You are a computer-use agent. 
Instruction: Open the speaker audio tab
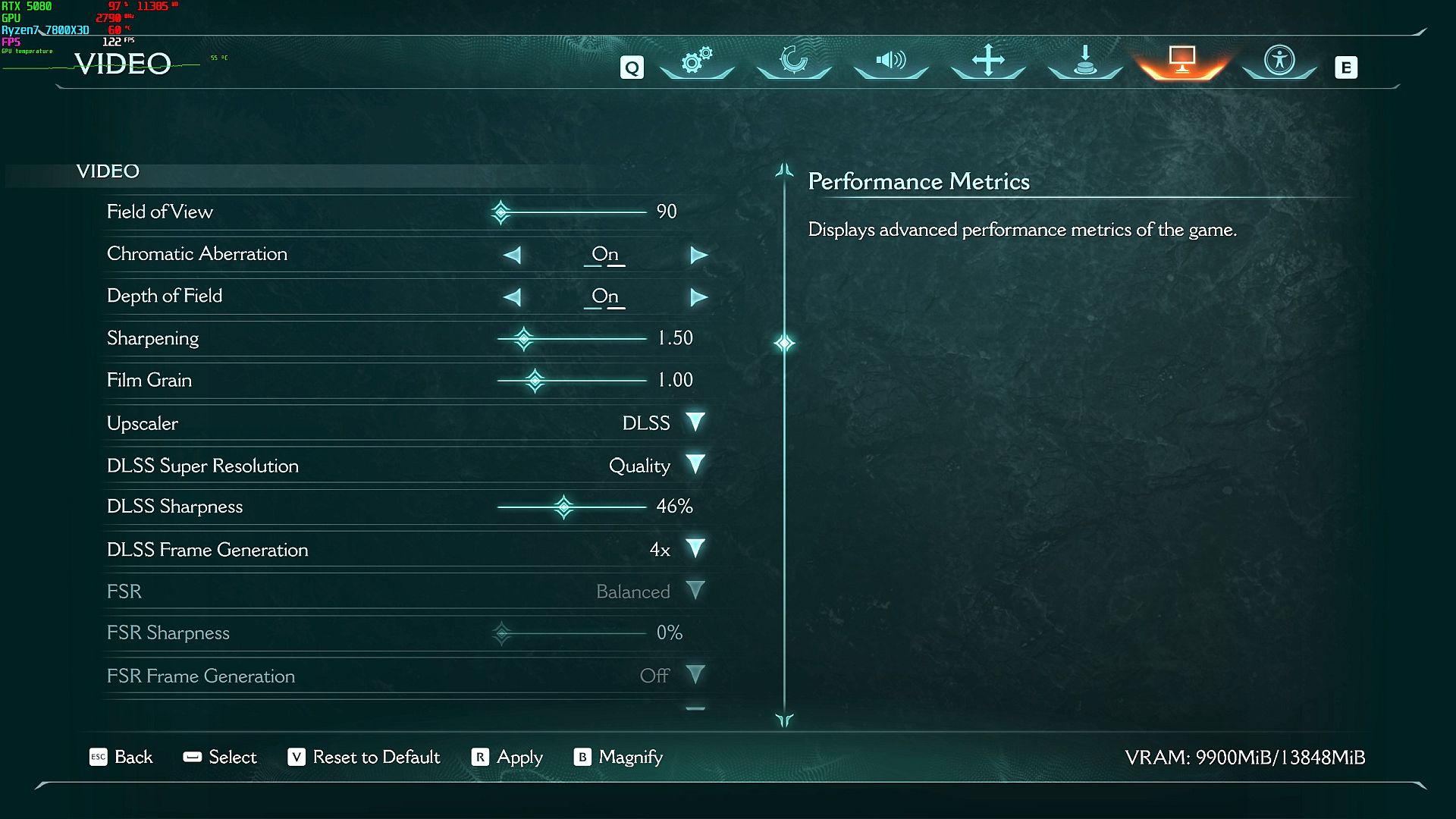click(891, 61)
